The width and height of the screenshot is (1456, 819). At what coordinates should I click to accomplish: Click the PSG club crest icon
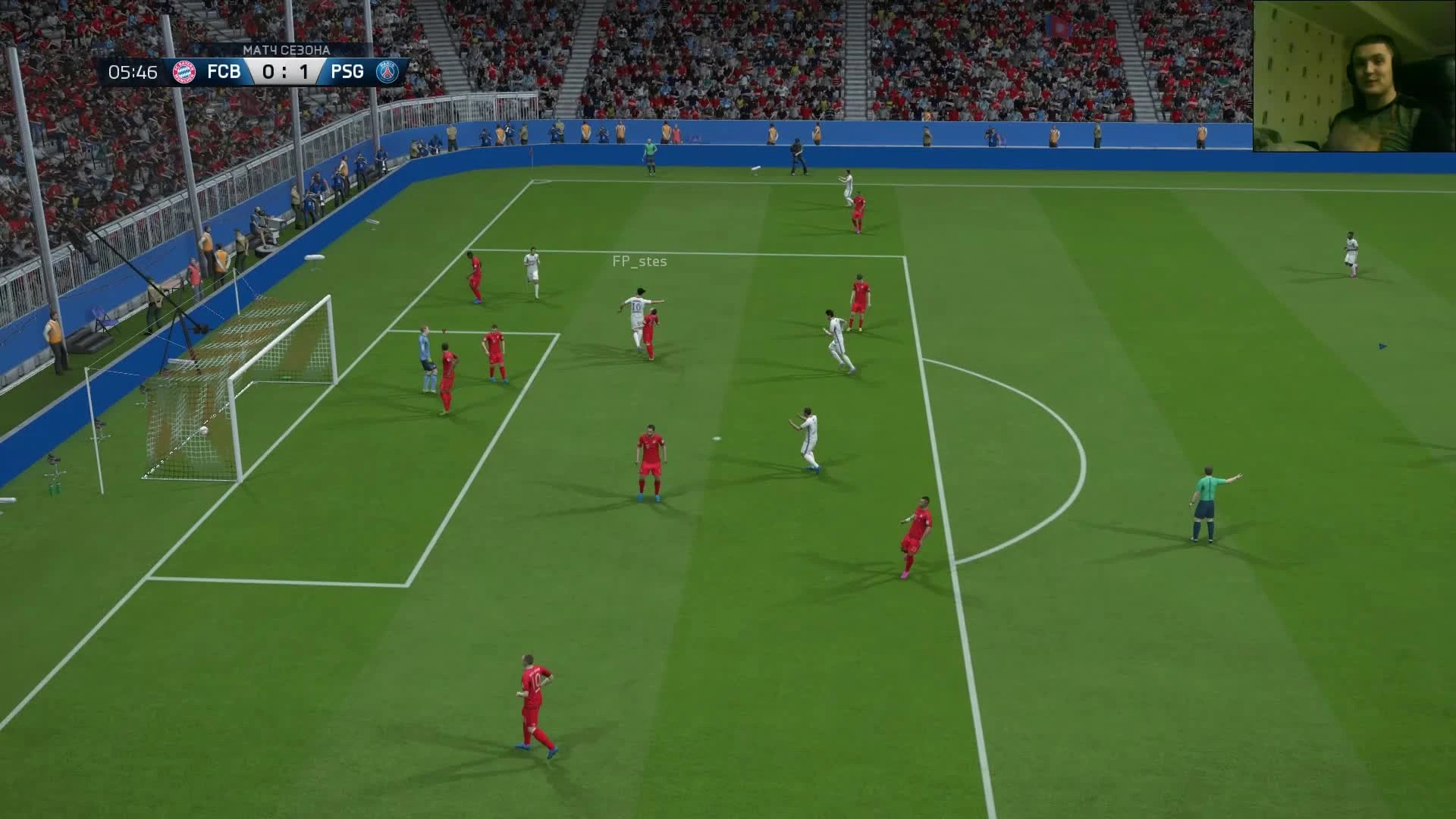pyautogui.click(x=388, y=72)
